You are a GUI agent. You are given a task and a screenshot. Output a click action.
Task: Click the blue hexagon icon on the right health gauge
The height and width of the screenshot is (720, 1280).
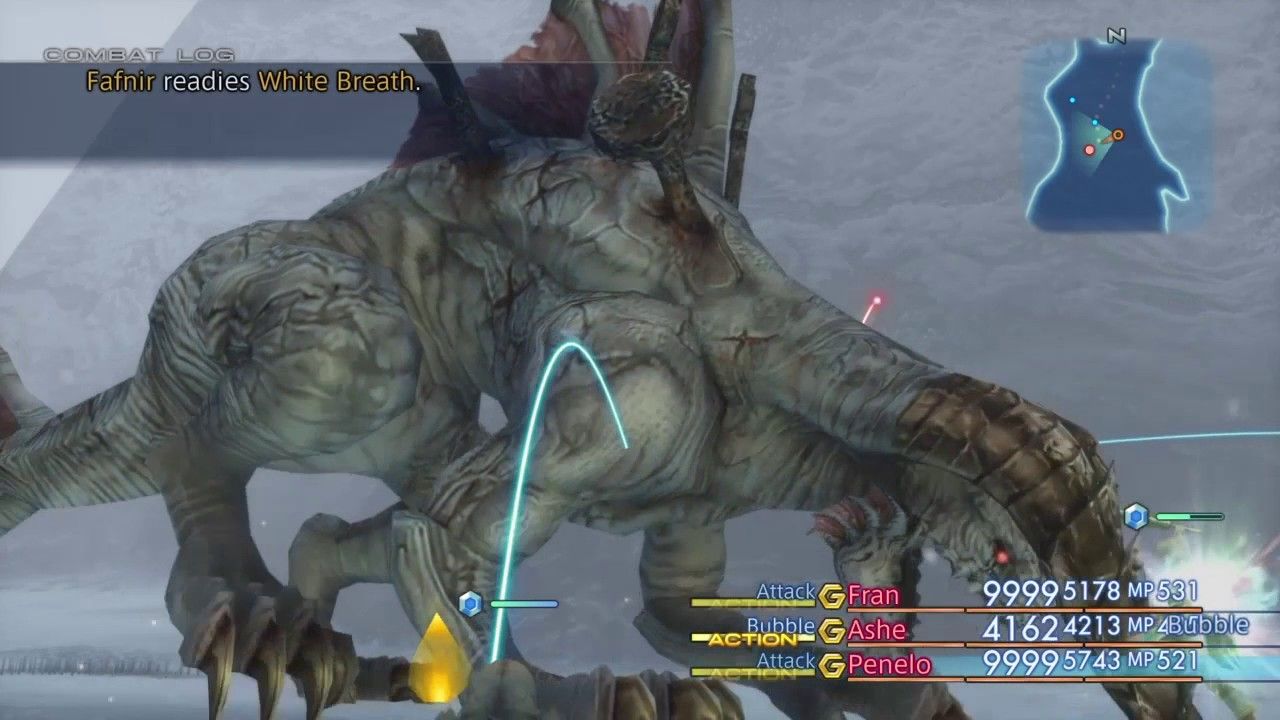(x=1135, y=514)
